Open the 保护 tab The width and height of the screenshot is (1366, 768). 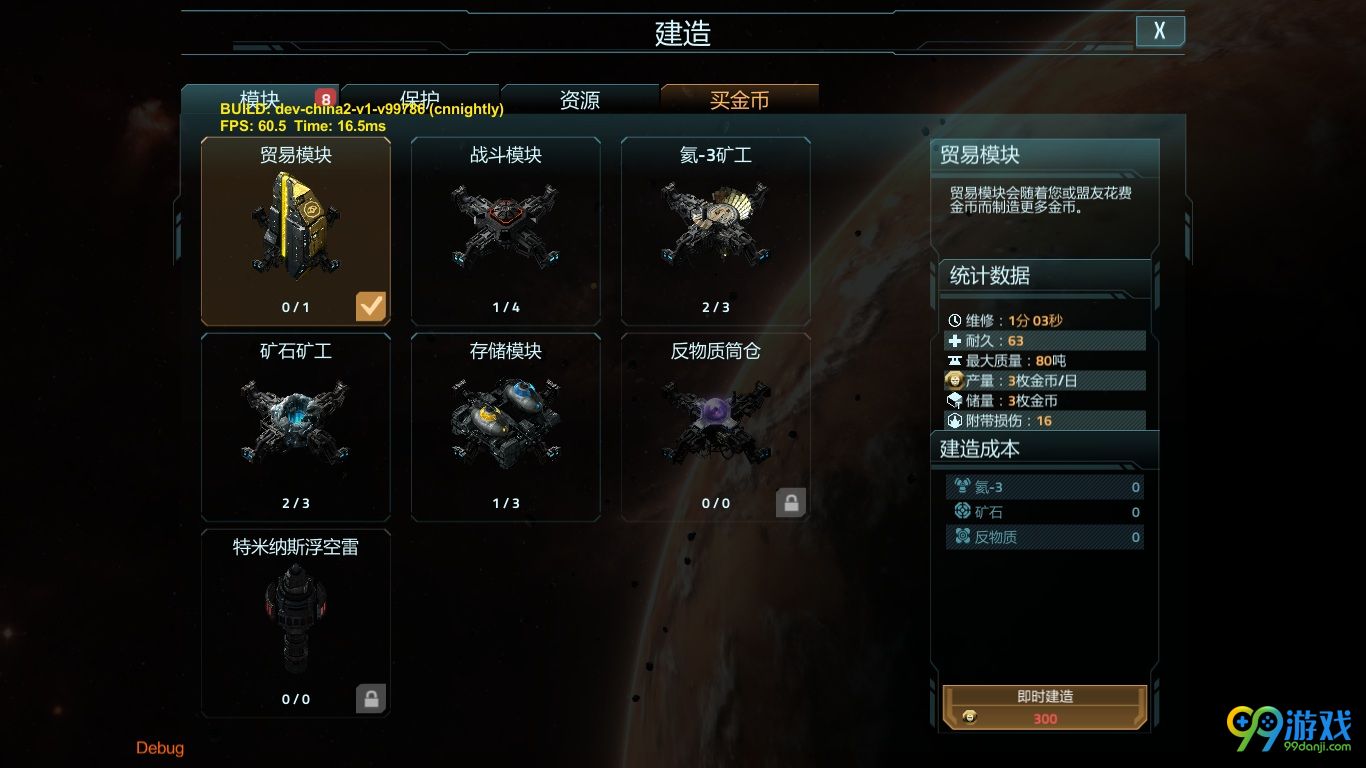(x=420, y=100)
